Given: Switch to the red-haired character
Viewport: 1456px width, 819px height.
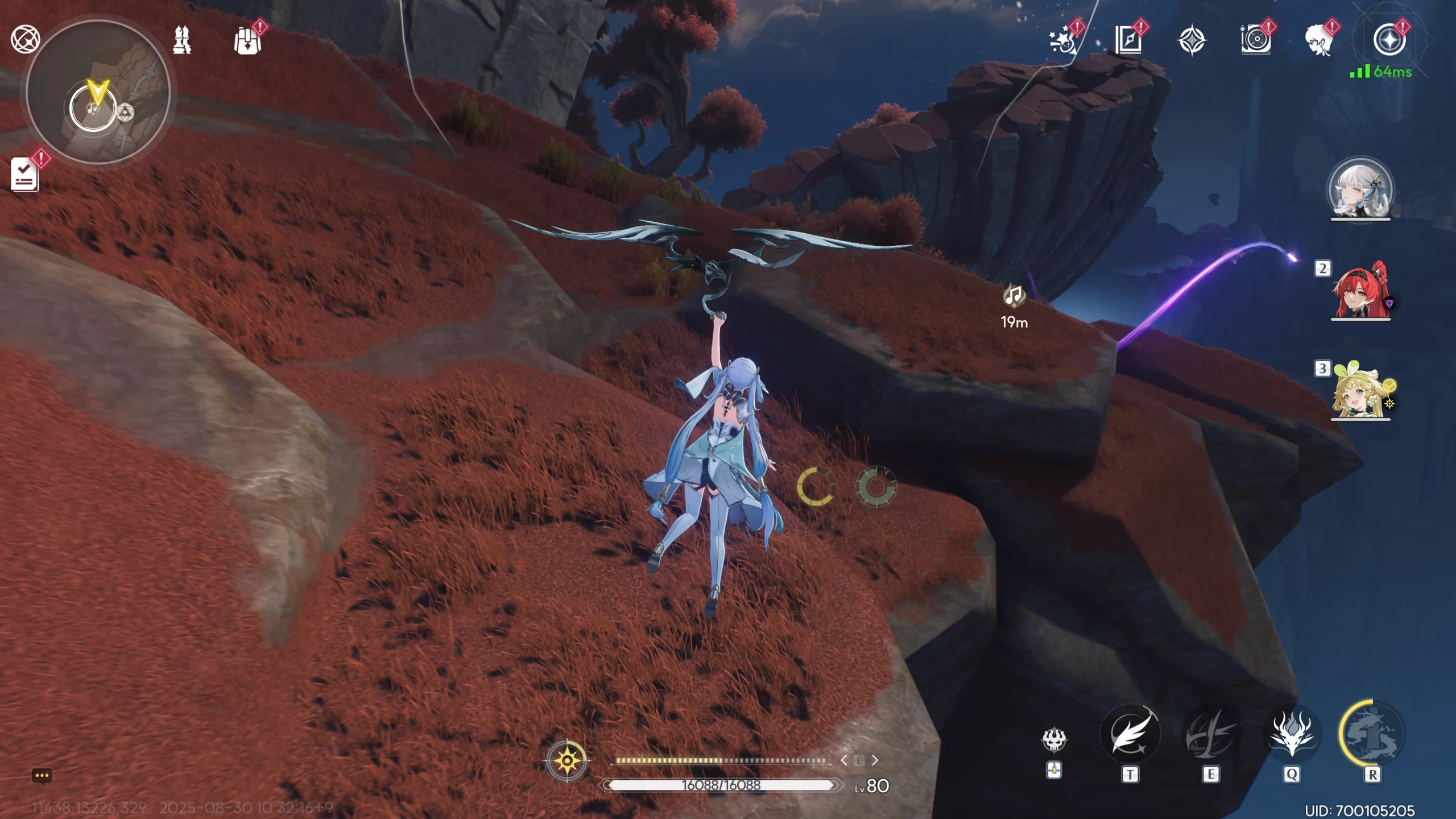Looking at the screenshot, I should pos(1360,290).
